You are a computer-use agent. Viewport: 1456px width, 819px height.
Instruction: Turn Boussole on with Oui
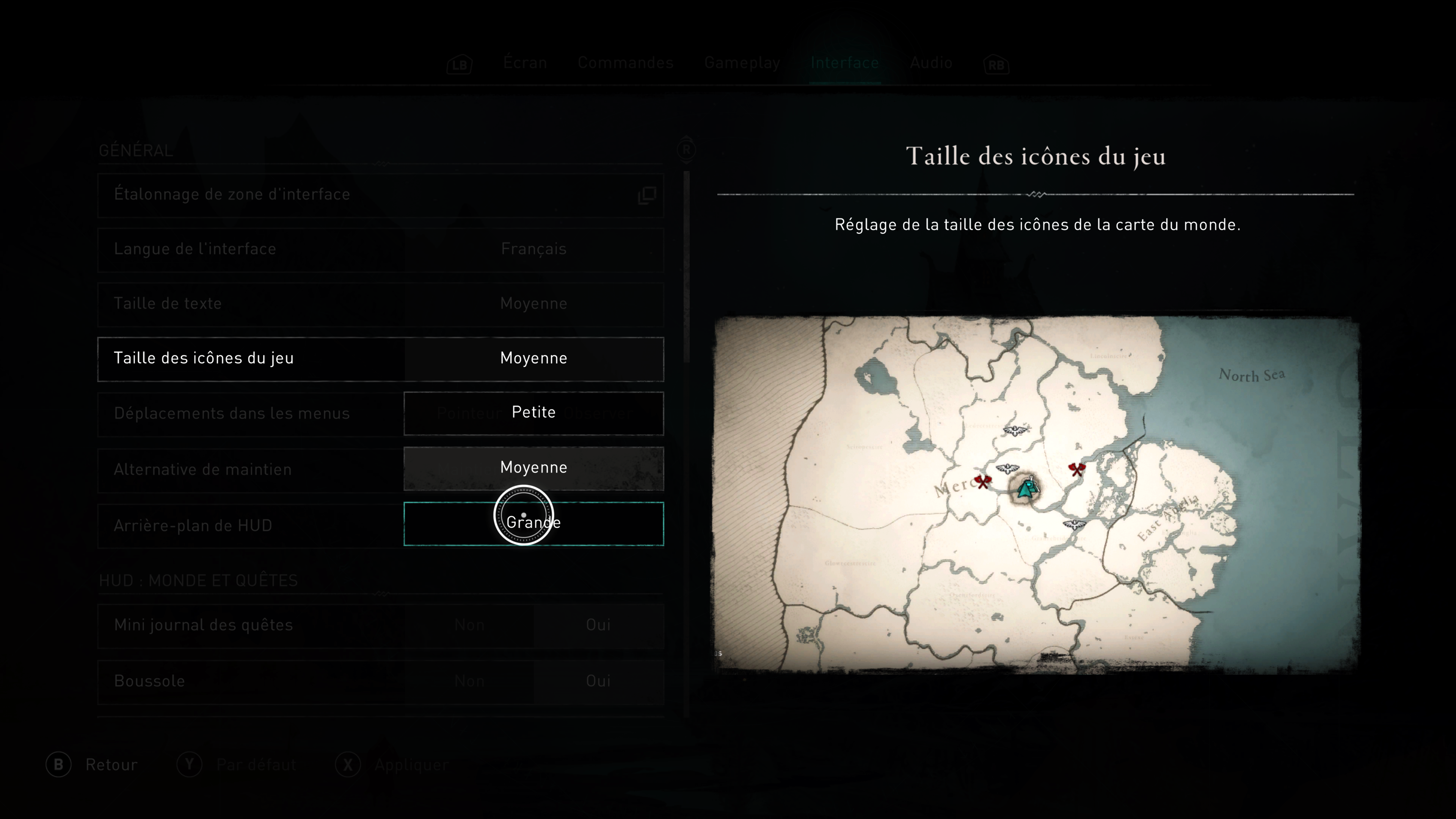pyautogui.click(x=598, y=681)
